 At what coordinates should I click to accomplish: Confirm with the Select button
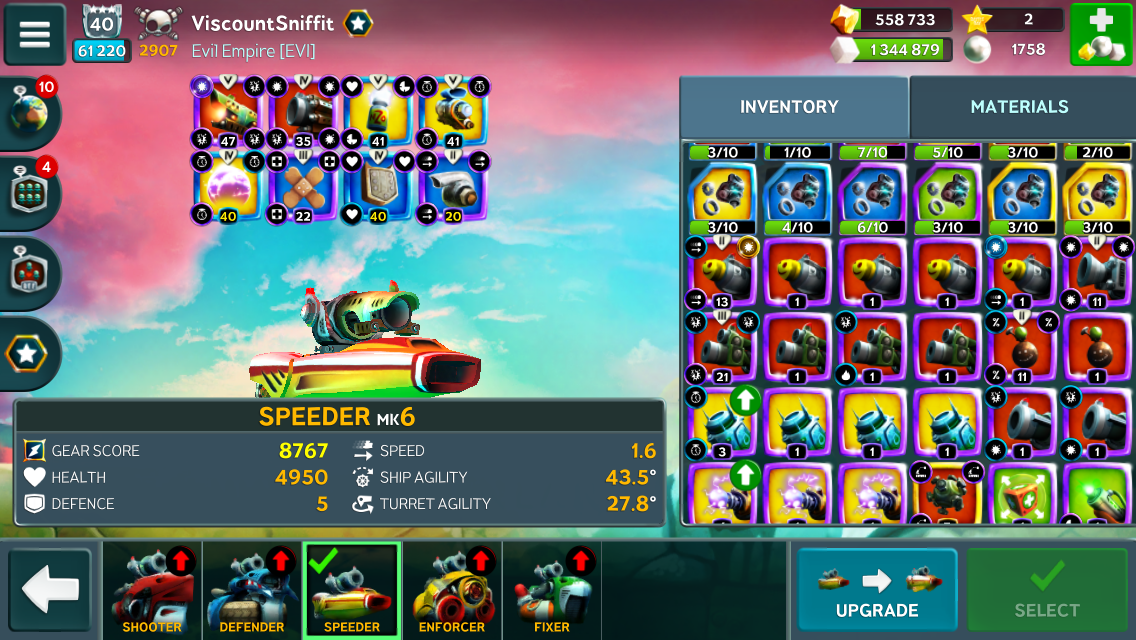click(x=1046, y=589)
